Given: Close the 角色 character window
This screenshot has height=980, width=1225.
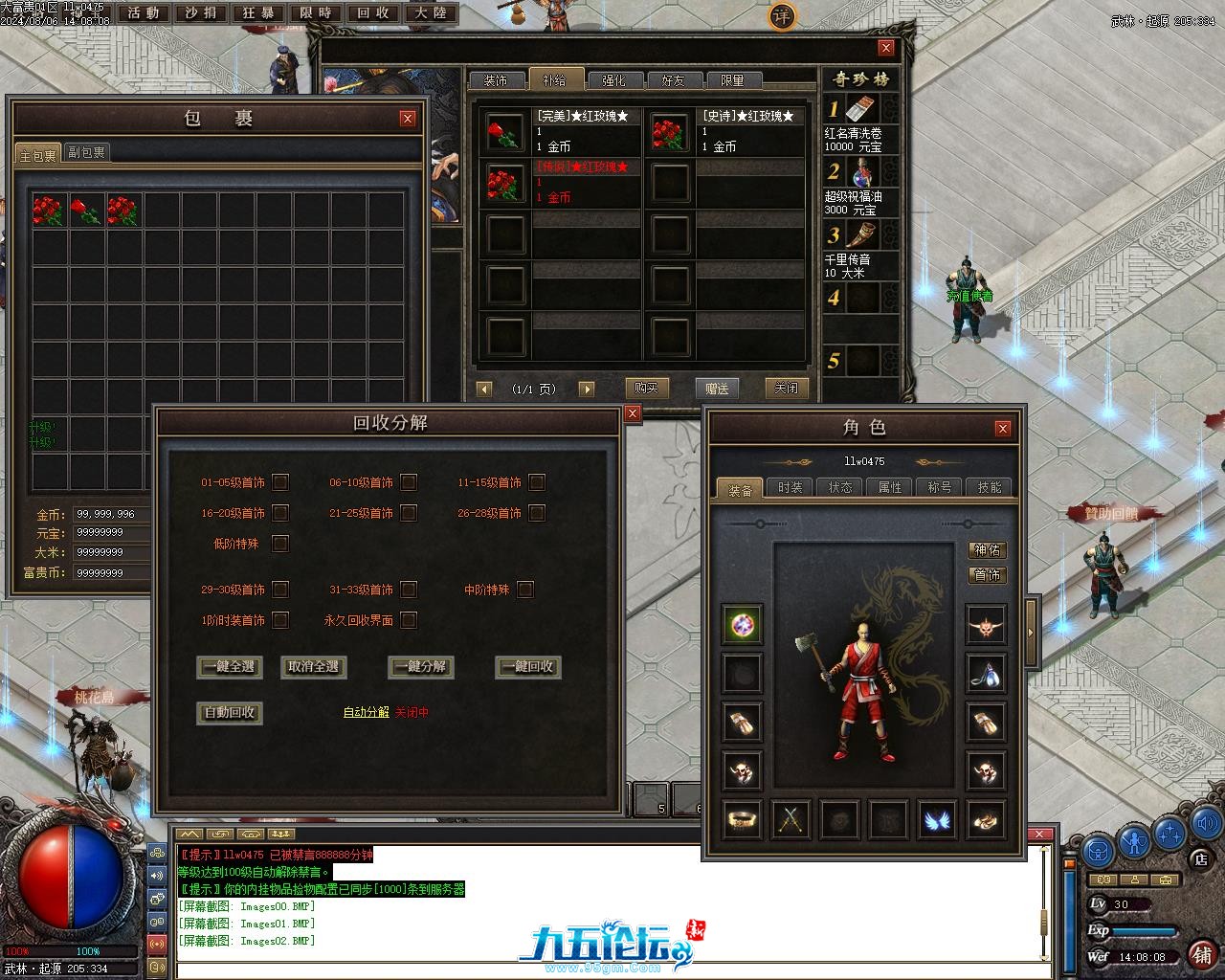Looking at the screenshot, I should (x=1002, y=428).
